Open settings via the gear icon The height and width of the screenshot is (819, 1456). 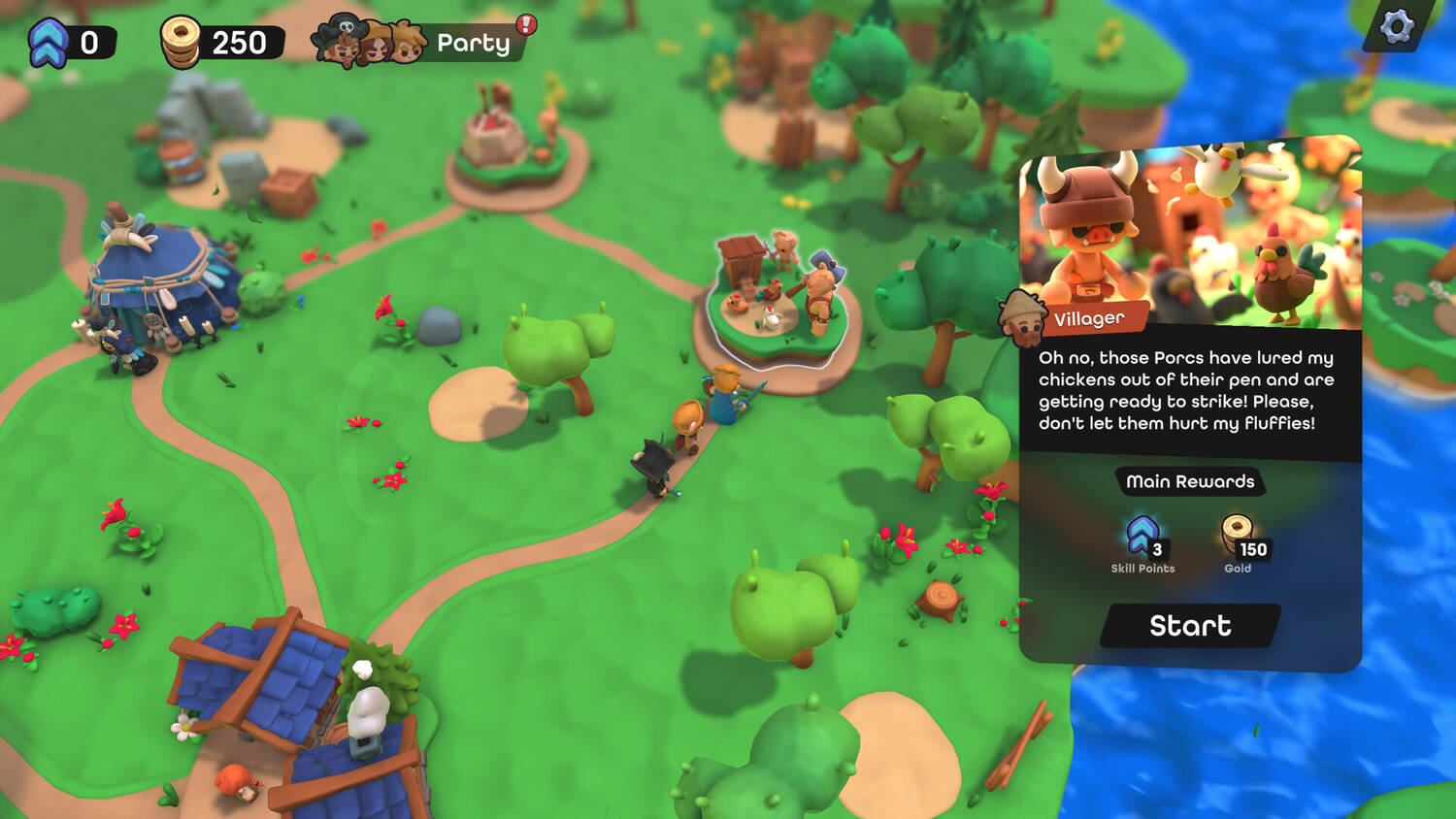pos(1396,26)
